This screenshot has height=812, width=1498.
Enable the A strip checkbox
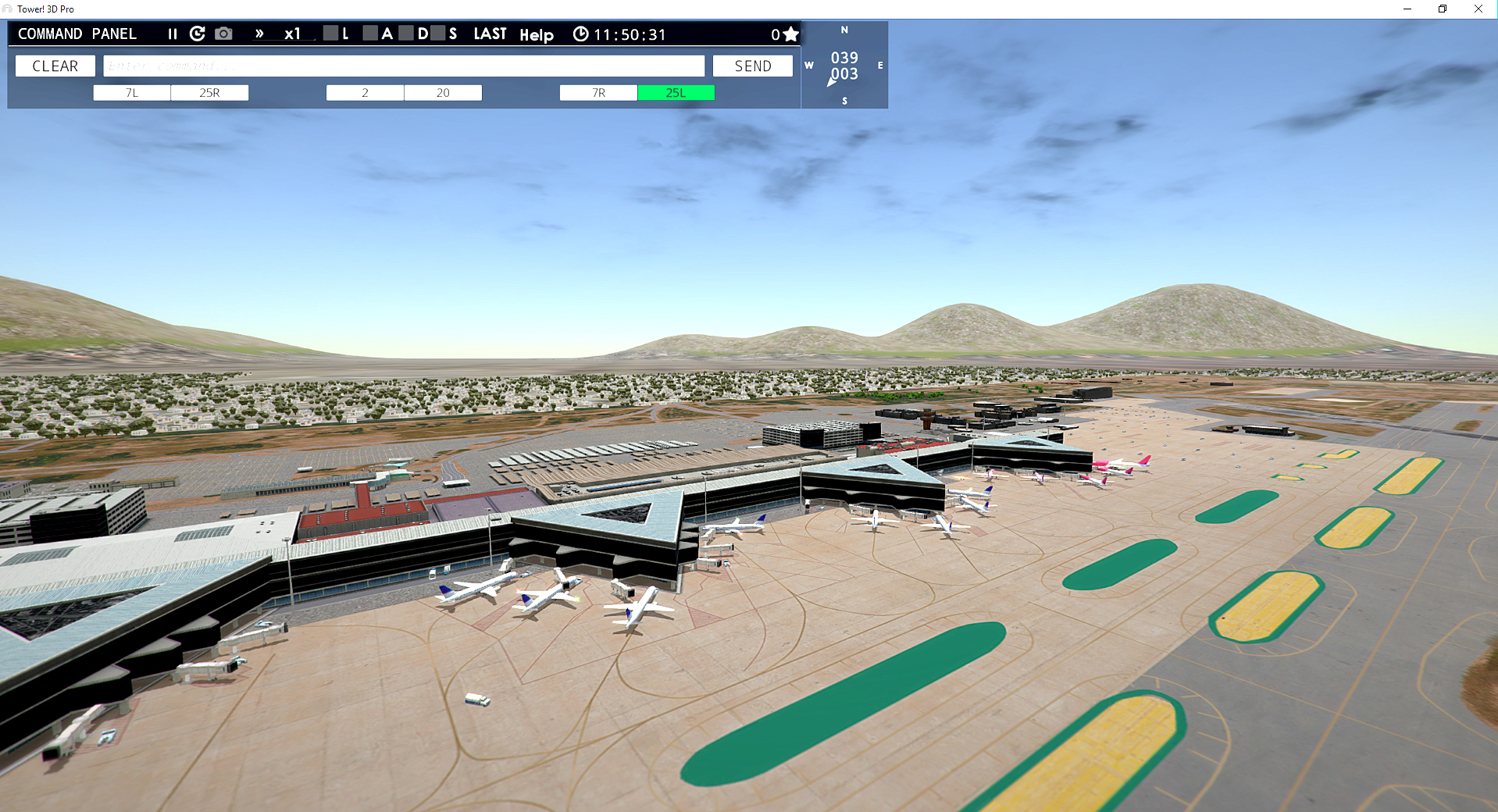[369, 34]
